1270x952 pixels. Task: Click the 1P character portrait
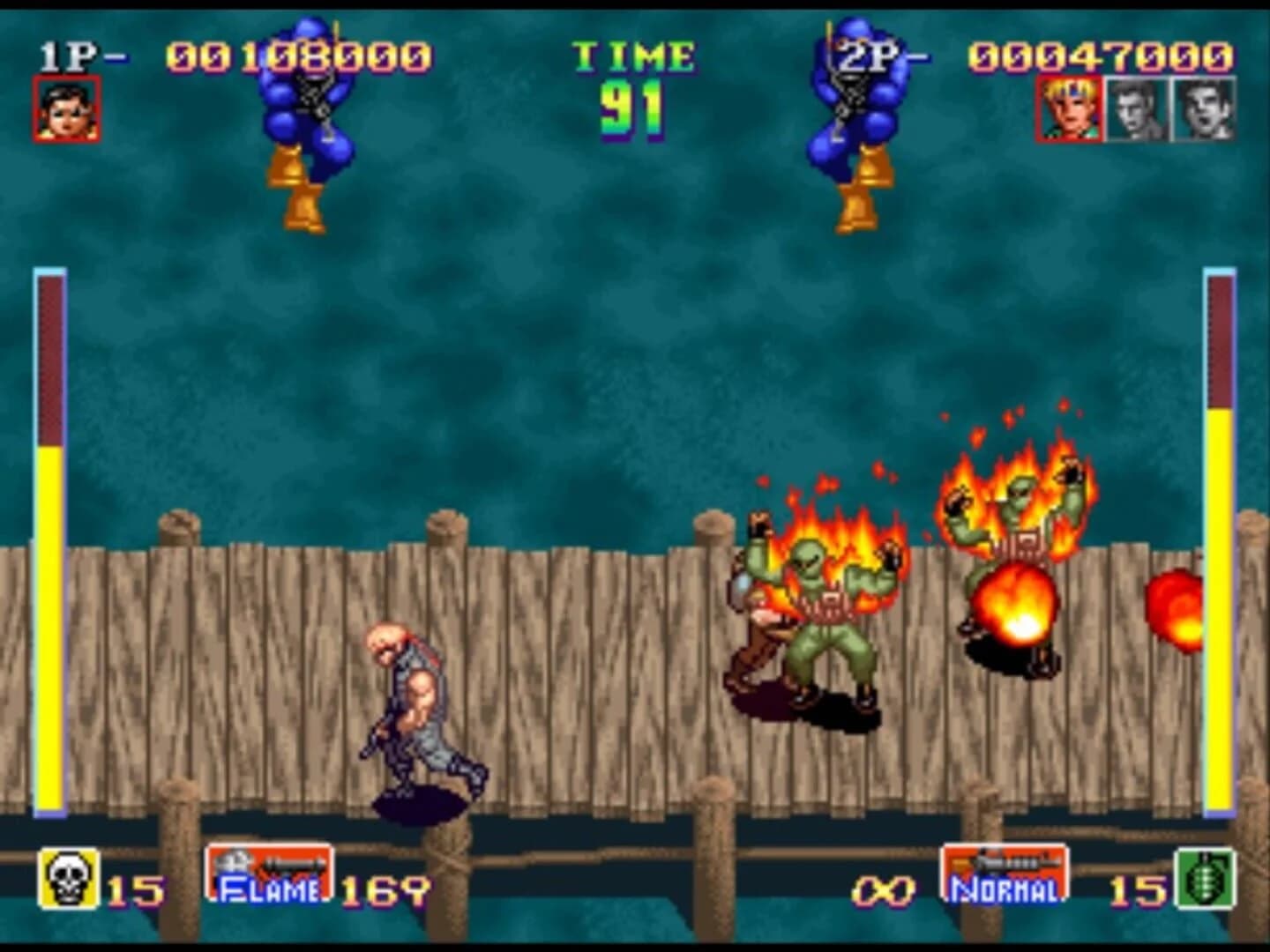pyautogui.click(x=64, y=109)
